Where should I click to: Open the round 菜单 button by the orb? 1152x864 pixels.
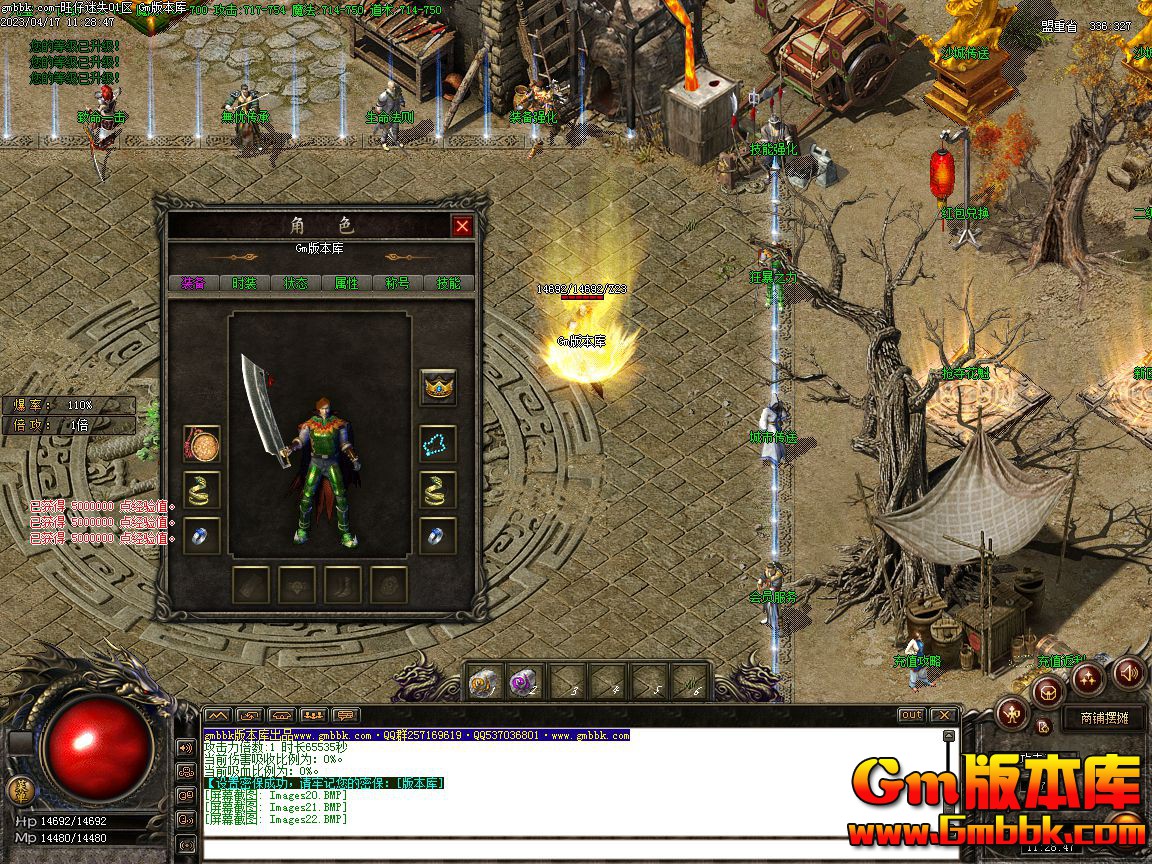tap(21, 790)
